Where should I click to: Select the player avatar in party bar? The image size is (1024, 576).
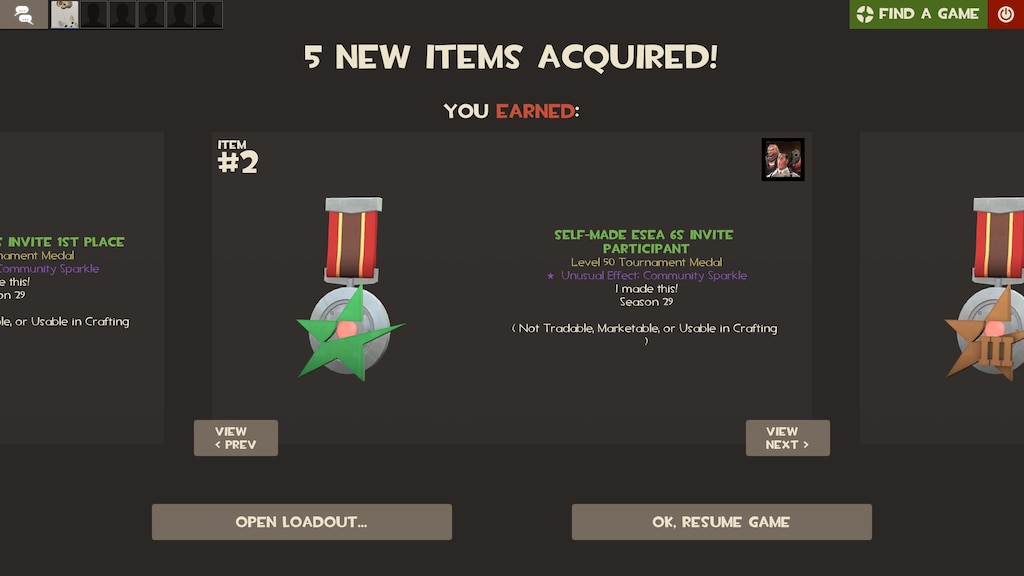coord(65,14)
